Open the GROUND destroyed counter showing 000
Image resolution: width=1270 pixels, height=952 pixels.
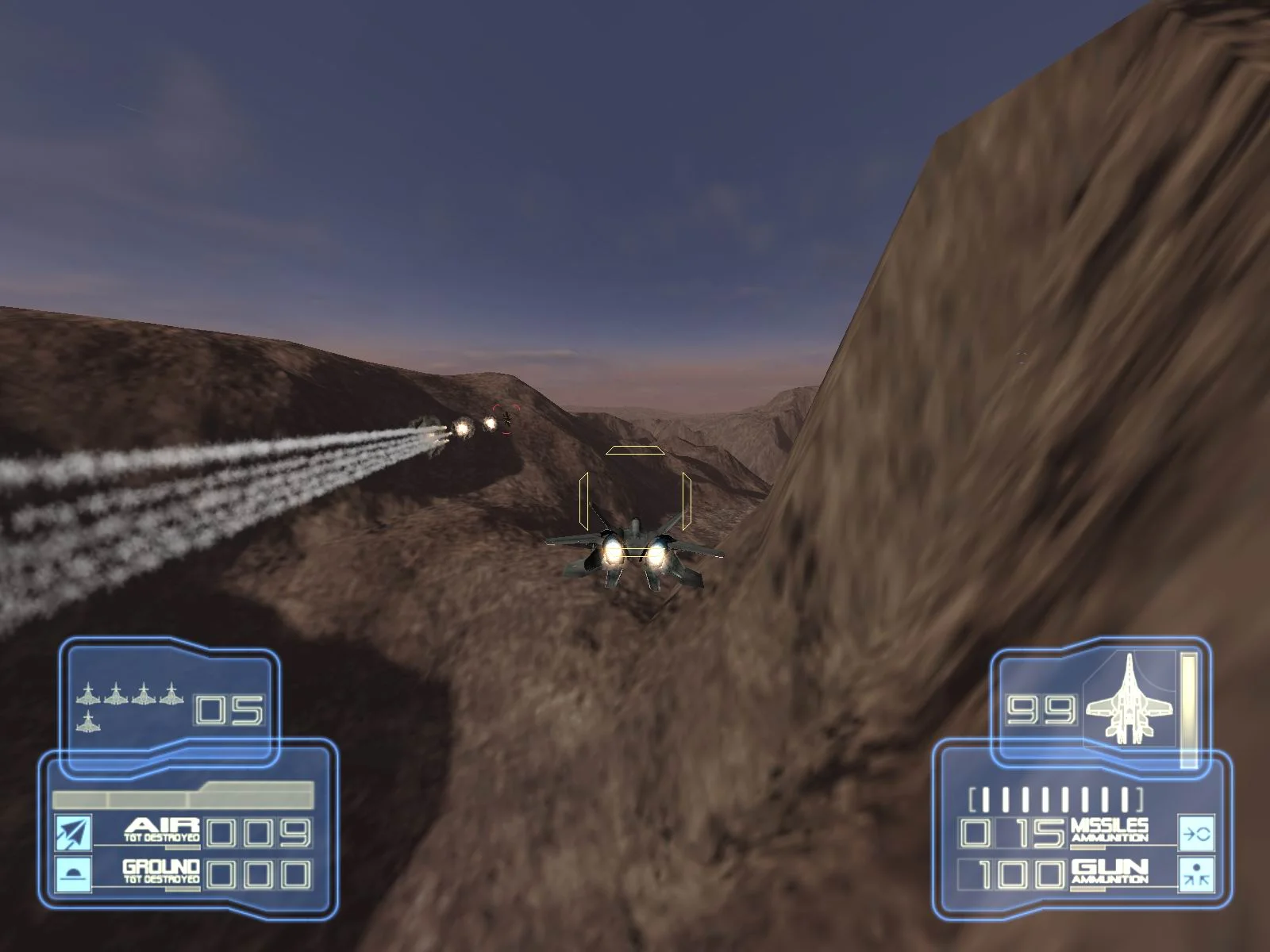point(258,875)
